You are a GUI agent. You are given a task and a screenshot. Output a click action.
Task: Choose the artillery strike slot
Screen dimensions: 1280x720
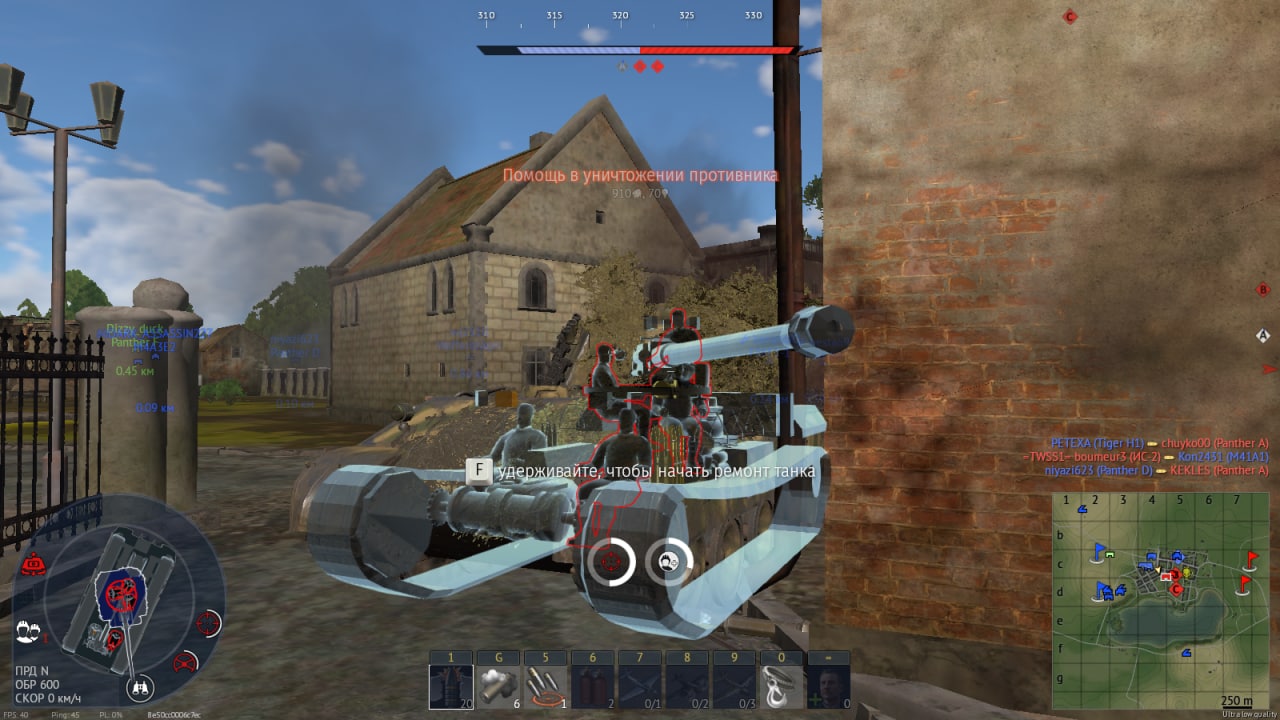[x=544, y=686]
